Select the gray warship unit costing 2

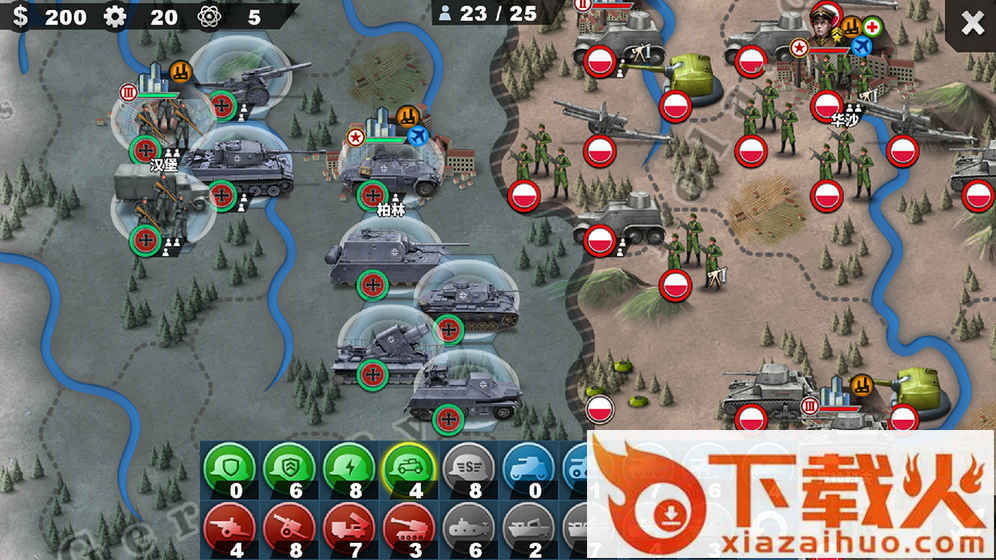tap(528, 525)
